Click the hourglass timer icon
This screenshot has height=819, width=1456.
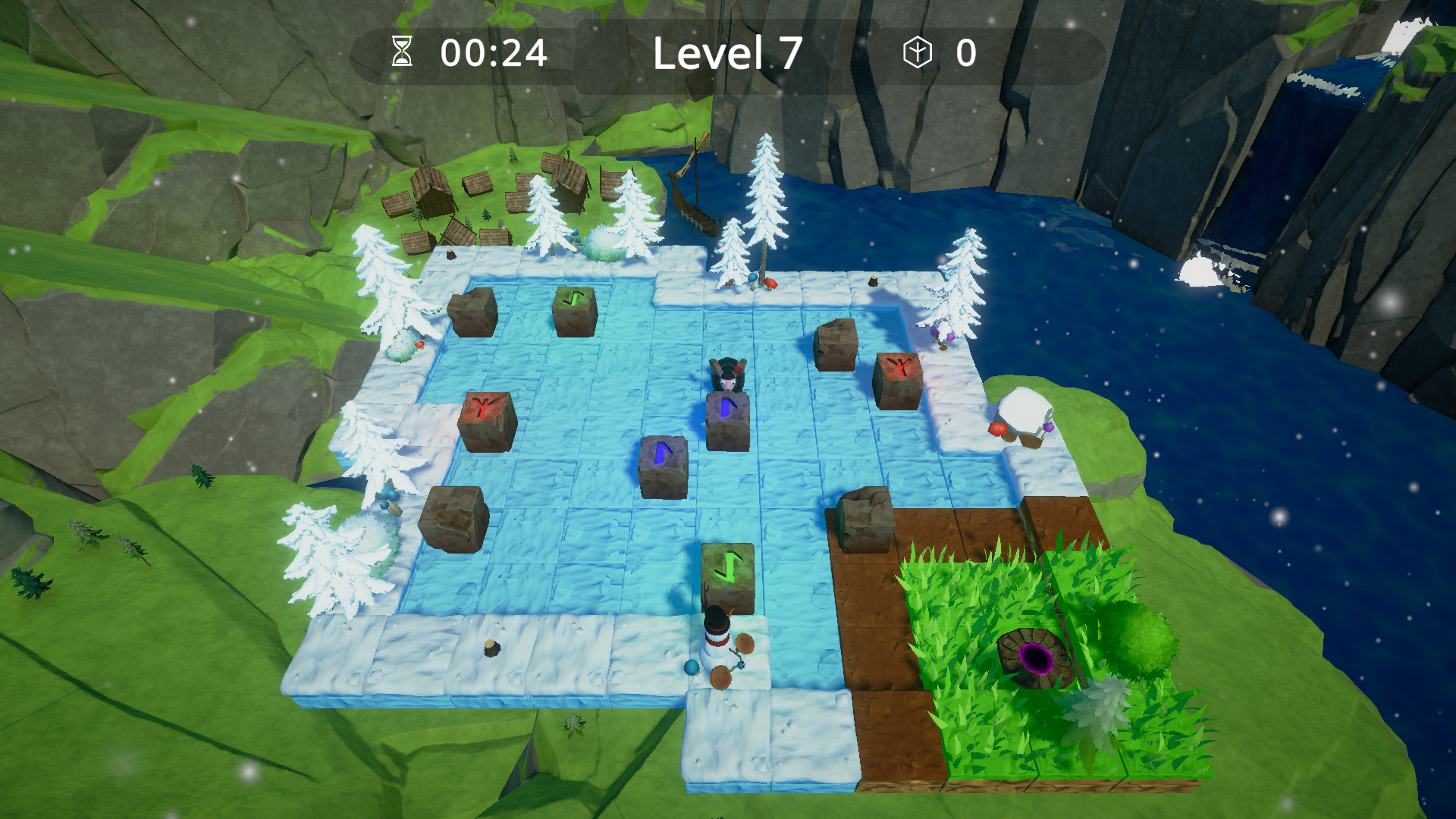click(403, 53)
